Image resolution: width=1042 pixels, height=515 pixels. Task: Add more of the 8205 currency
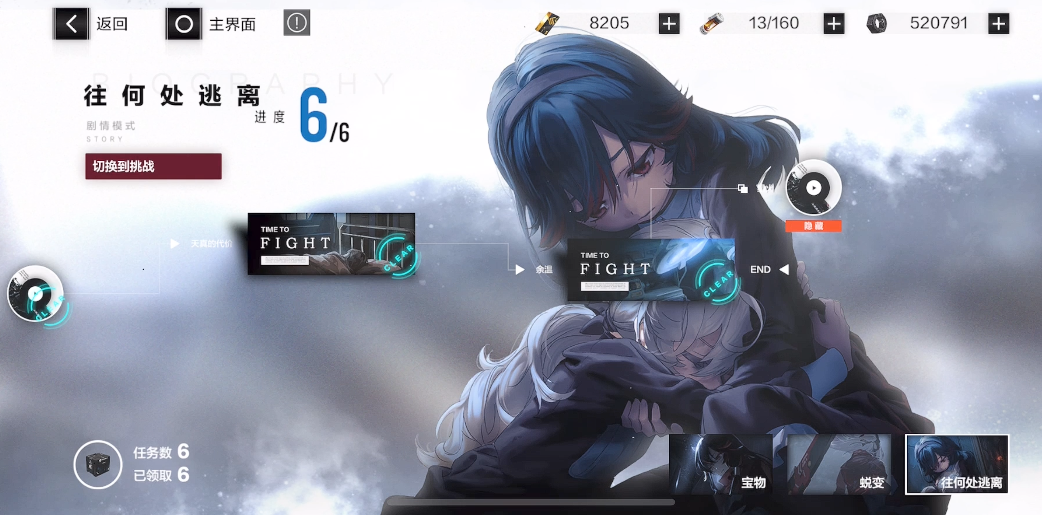(669, 23)
